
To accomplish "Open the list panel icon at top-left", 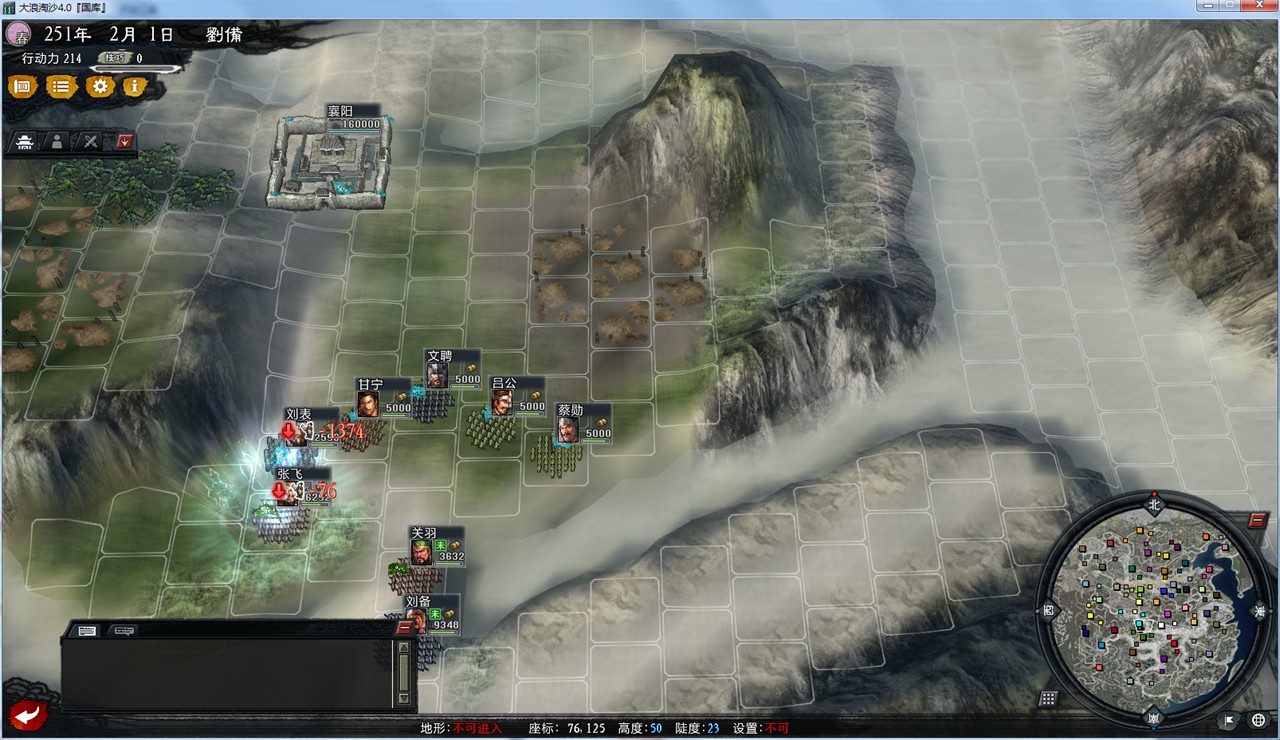I will pos(60,87).
